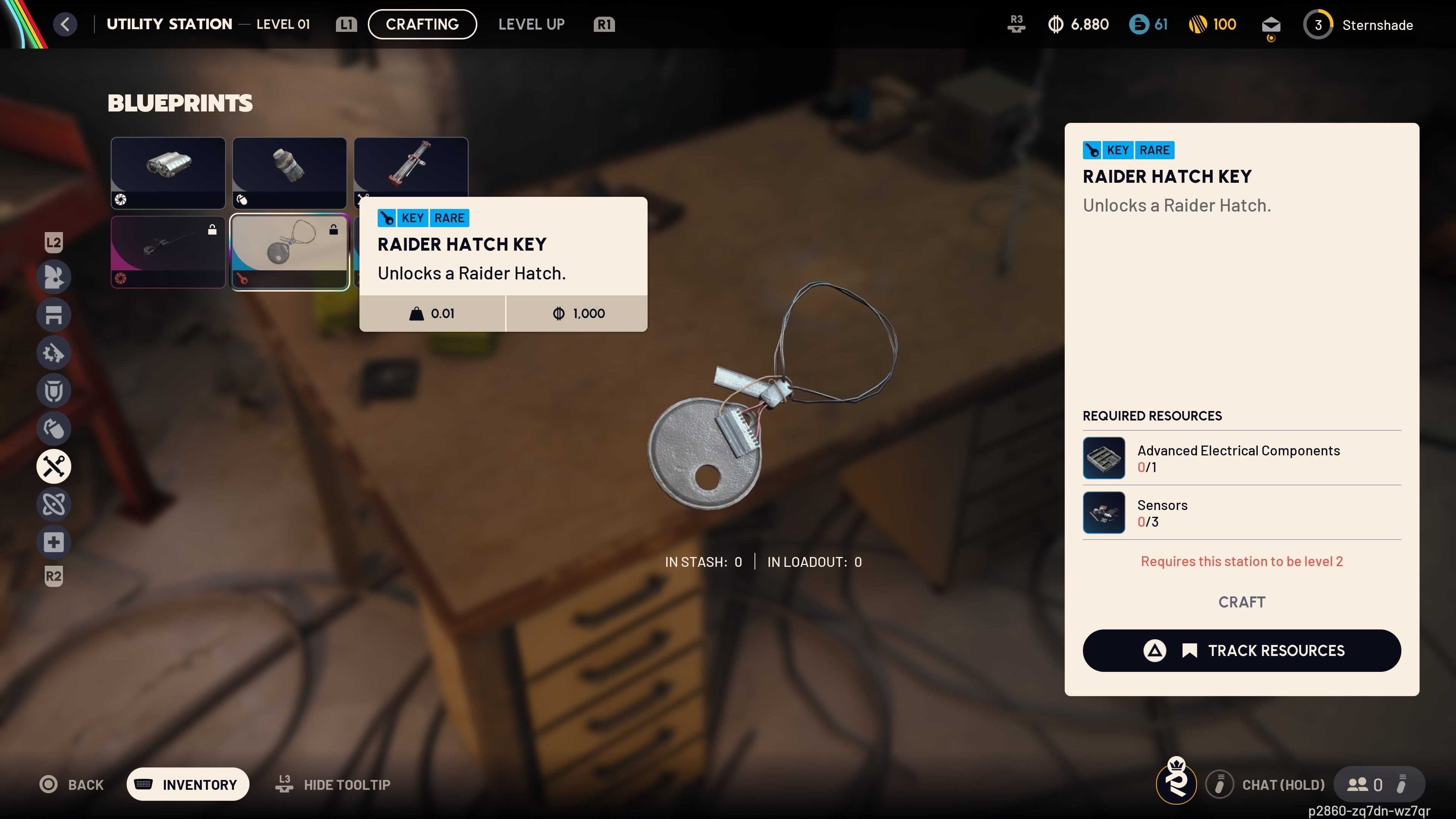Go back with the top-left arrow button
1456x819 pixels.
(x=65, y=24)
